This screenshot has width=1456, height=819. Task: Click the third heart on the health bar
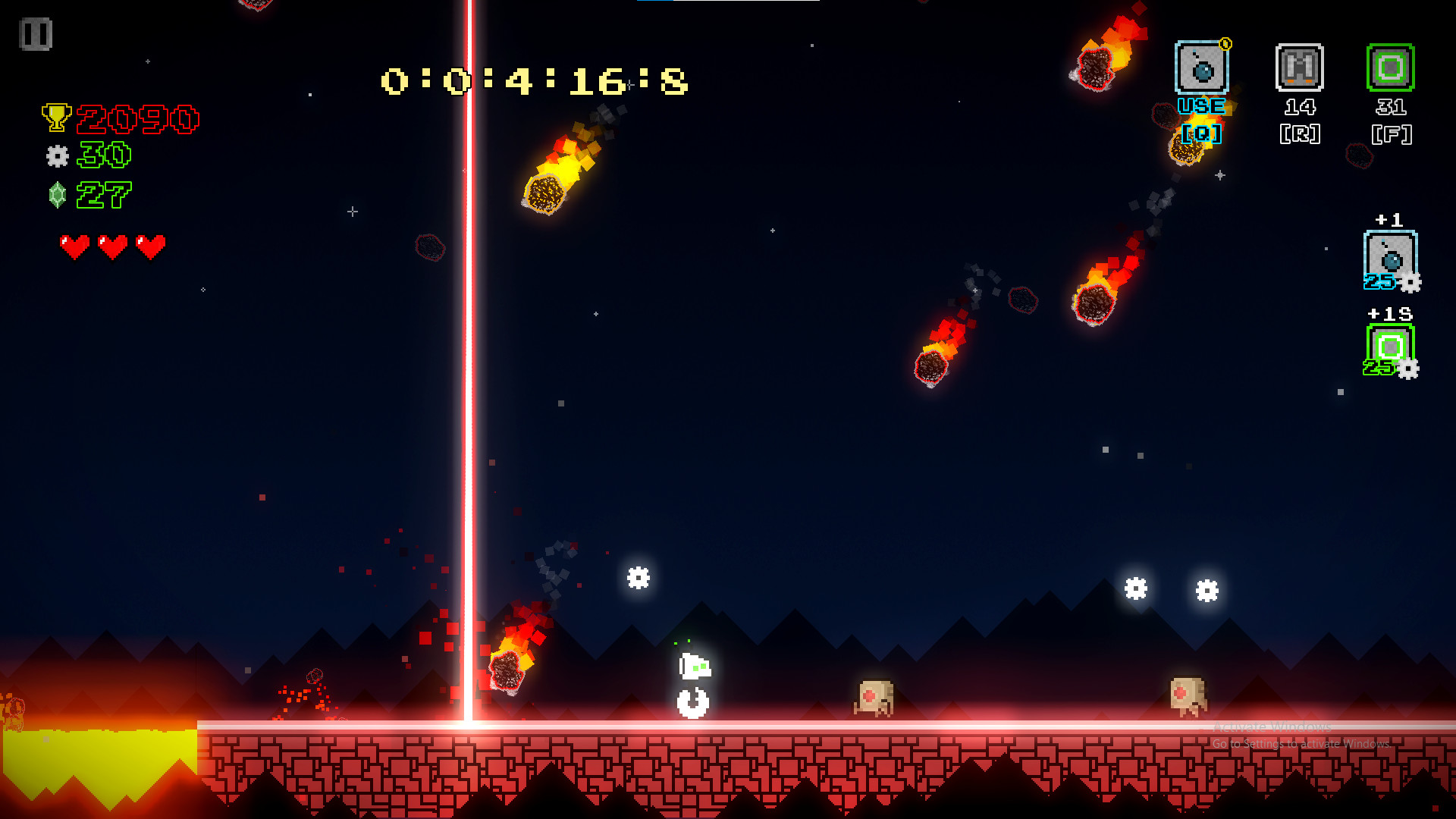click(x=151, y=246)
